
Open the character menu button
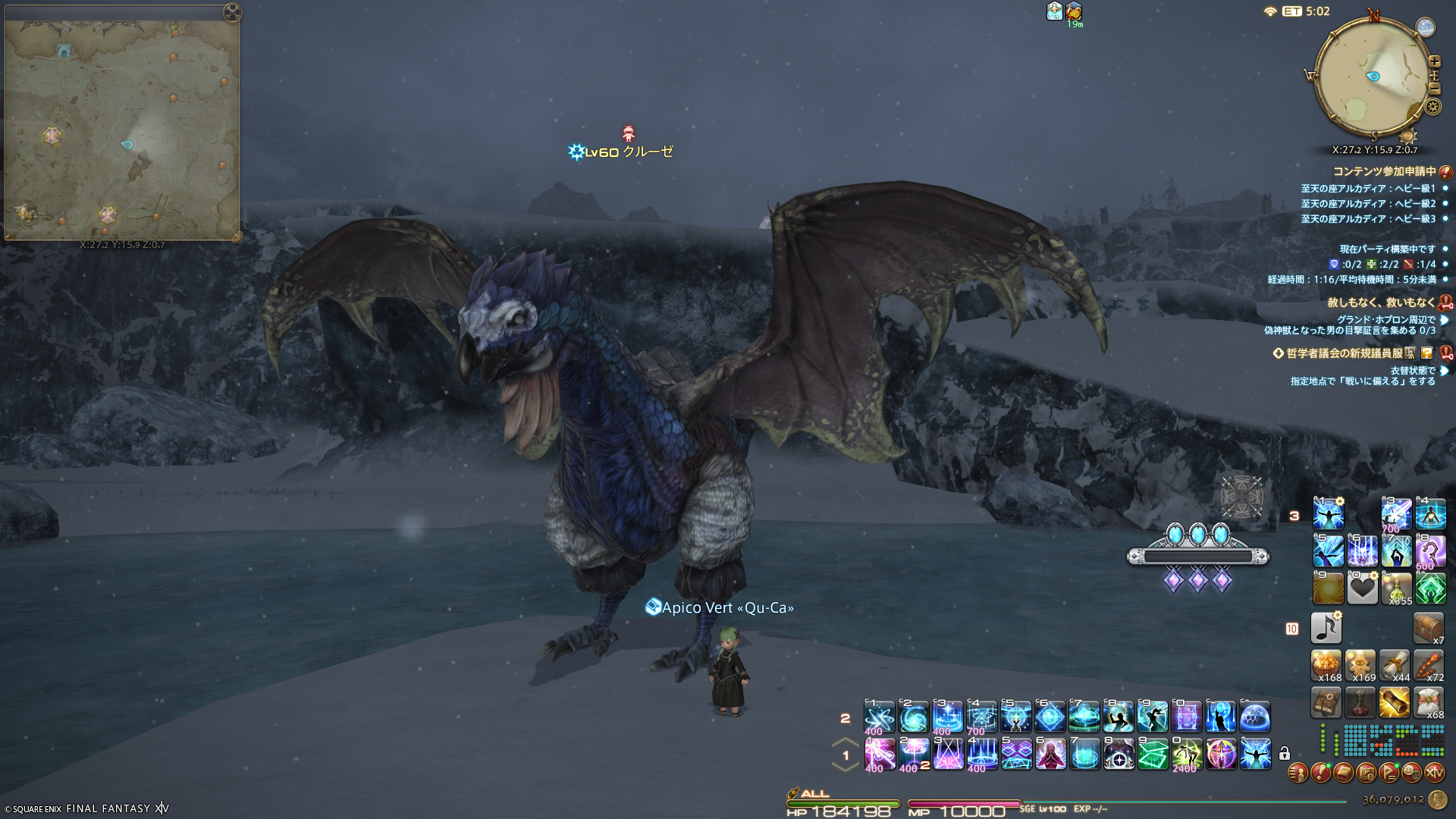click(1298, 773)
